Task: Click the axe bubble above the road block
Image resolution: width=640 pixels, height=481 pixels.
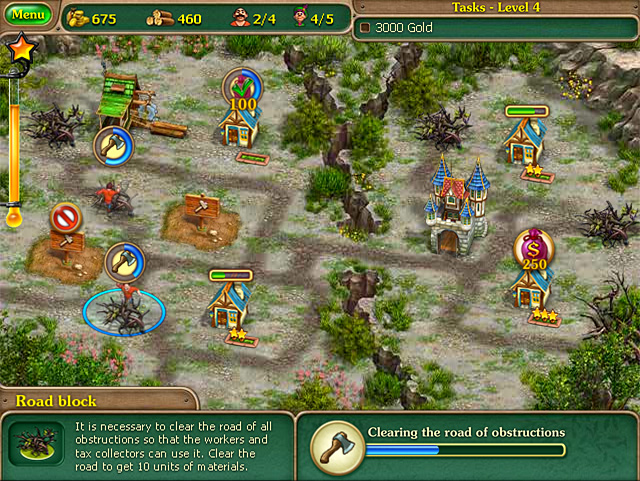Action: click(123, 260)
